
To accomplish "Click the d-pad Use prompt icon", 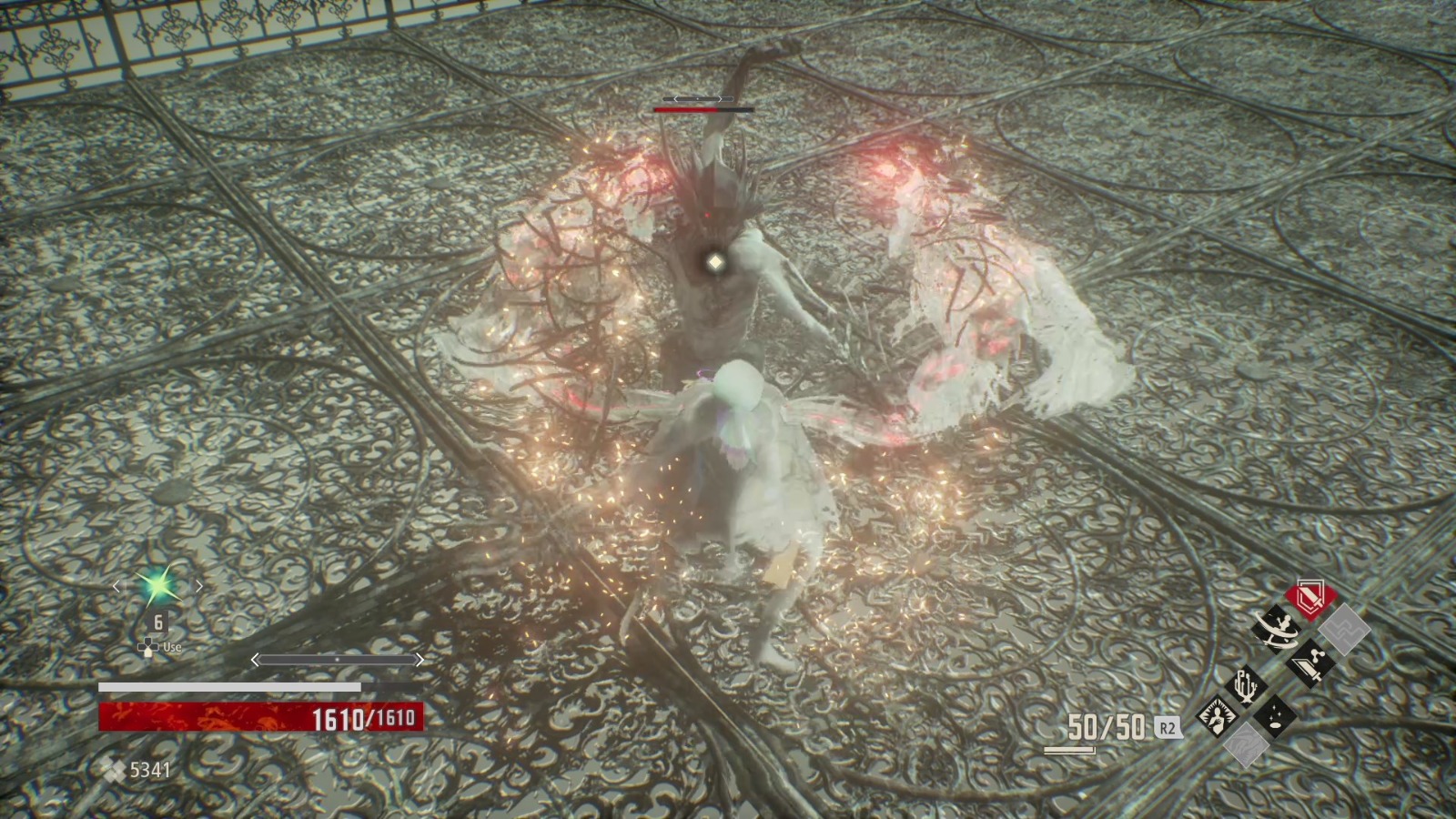I will (x=148, y=648).
